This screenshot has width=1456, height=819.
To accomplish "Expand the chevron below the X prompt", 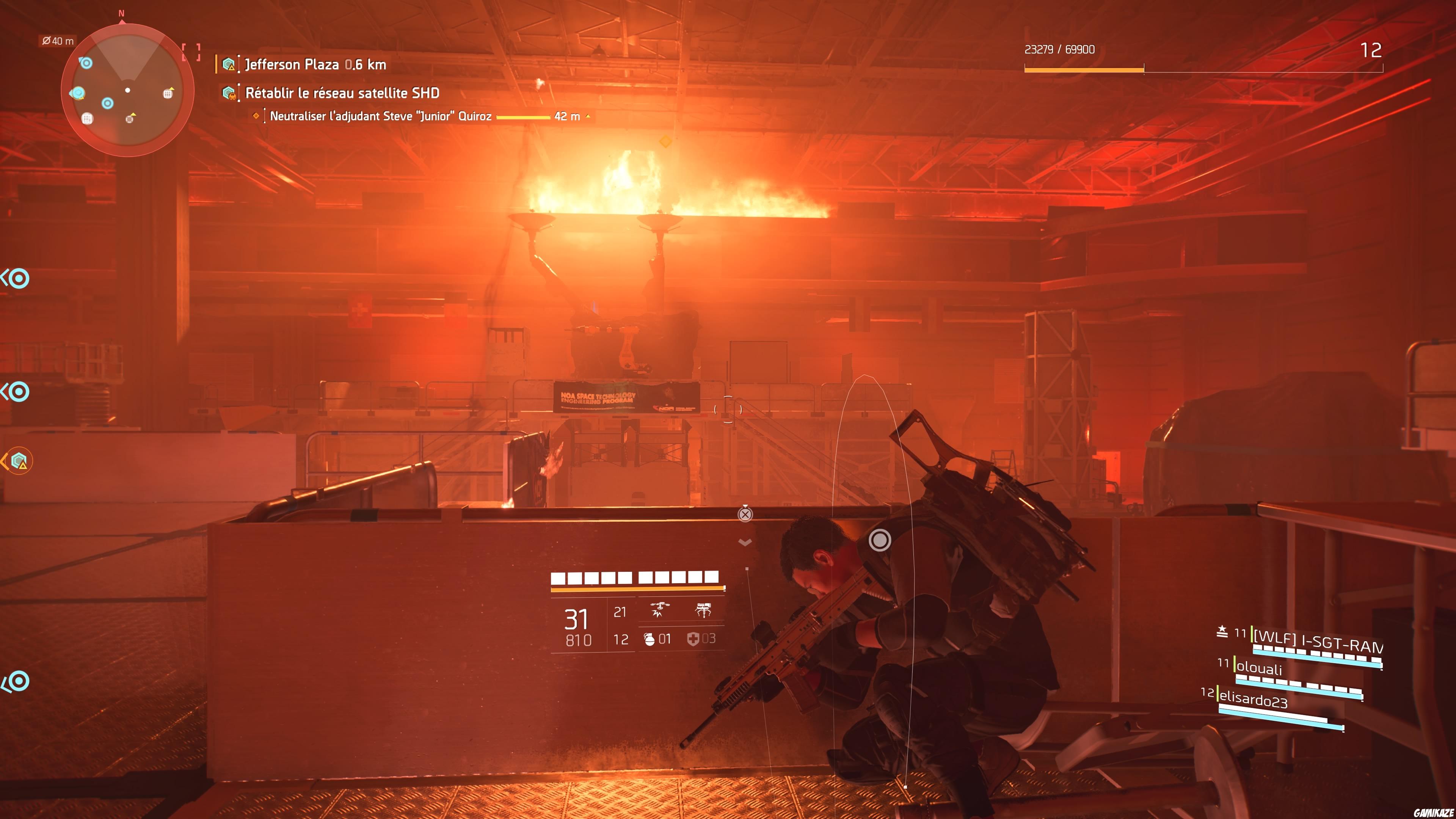I will [x=746, y=541].
